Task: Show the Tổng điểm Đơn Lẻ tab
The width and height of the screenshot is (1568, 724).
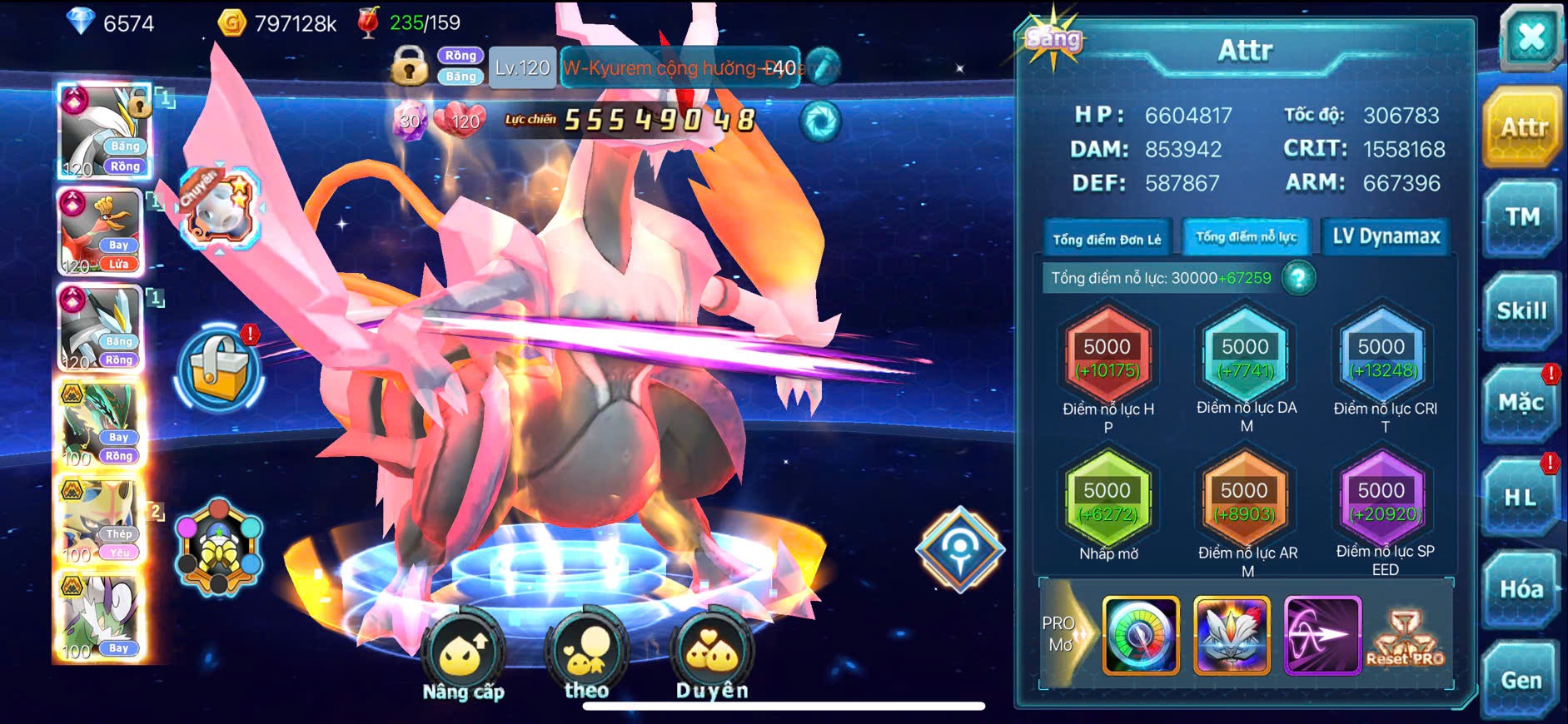Action: (x=1107, y=239)
